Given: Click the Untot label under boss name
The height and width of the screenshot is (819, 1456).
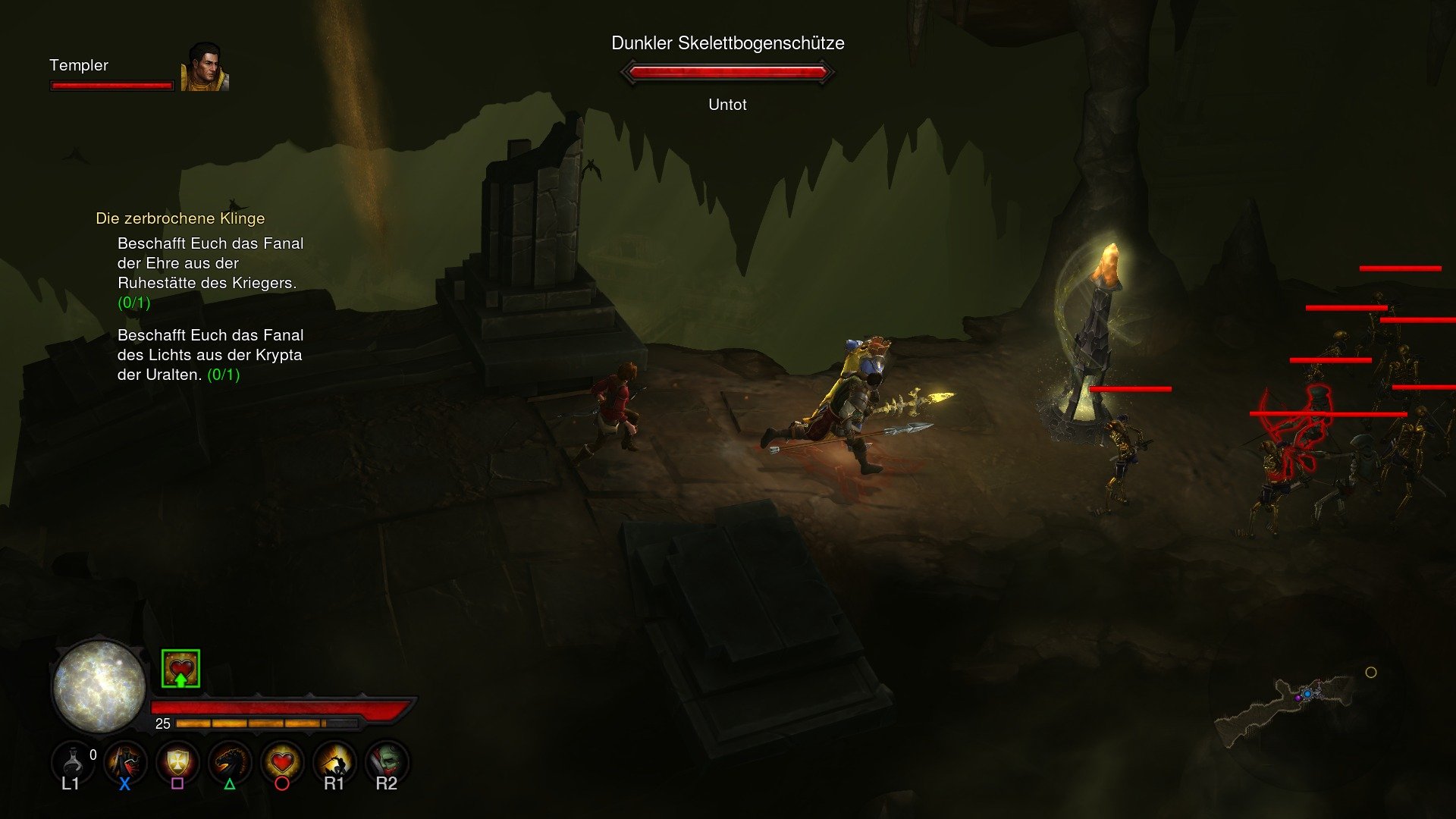Looking at the screenshot, I should [x=726, y=105].
